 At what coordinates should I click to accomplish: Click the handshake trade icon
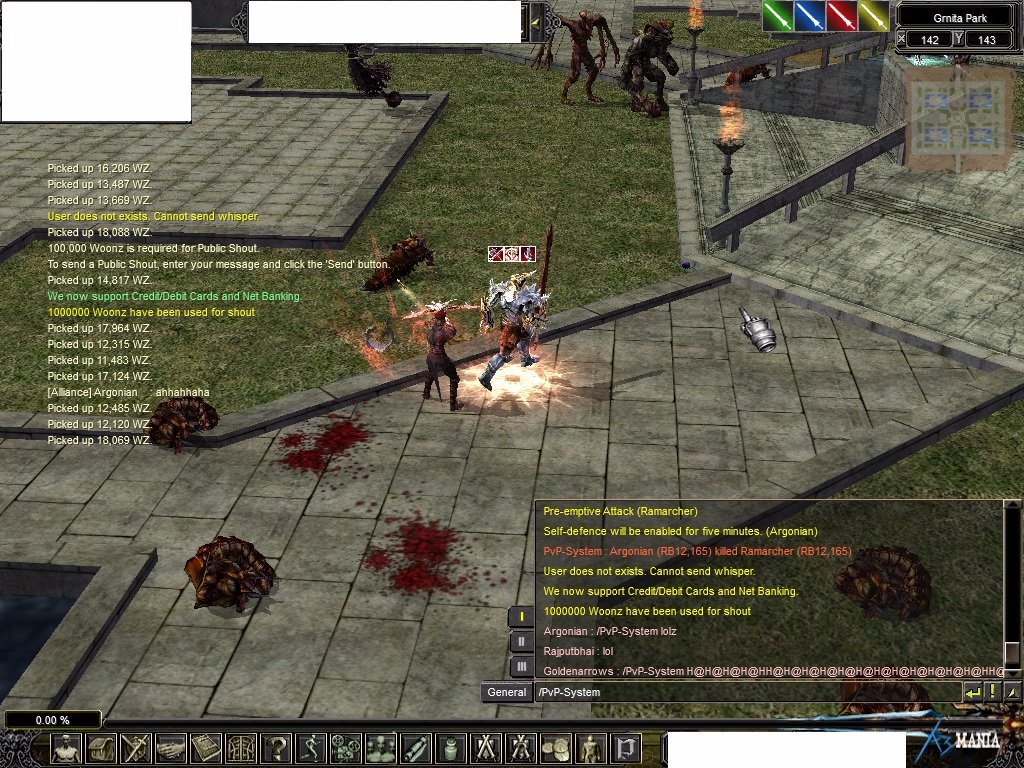(x=170, y=749)
